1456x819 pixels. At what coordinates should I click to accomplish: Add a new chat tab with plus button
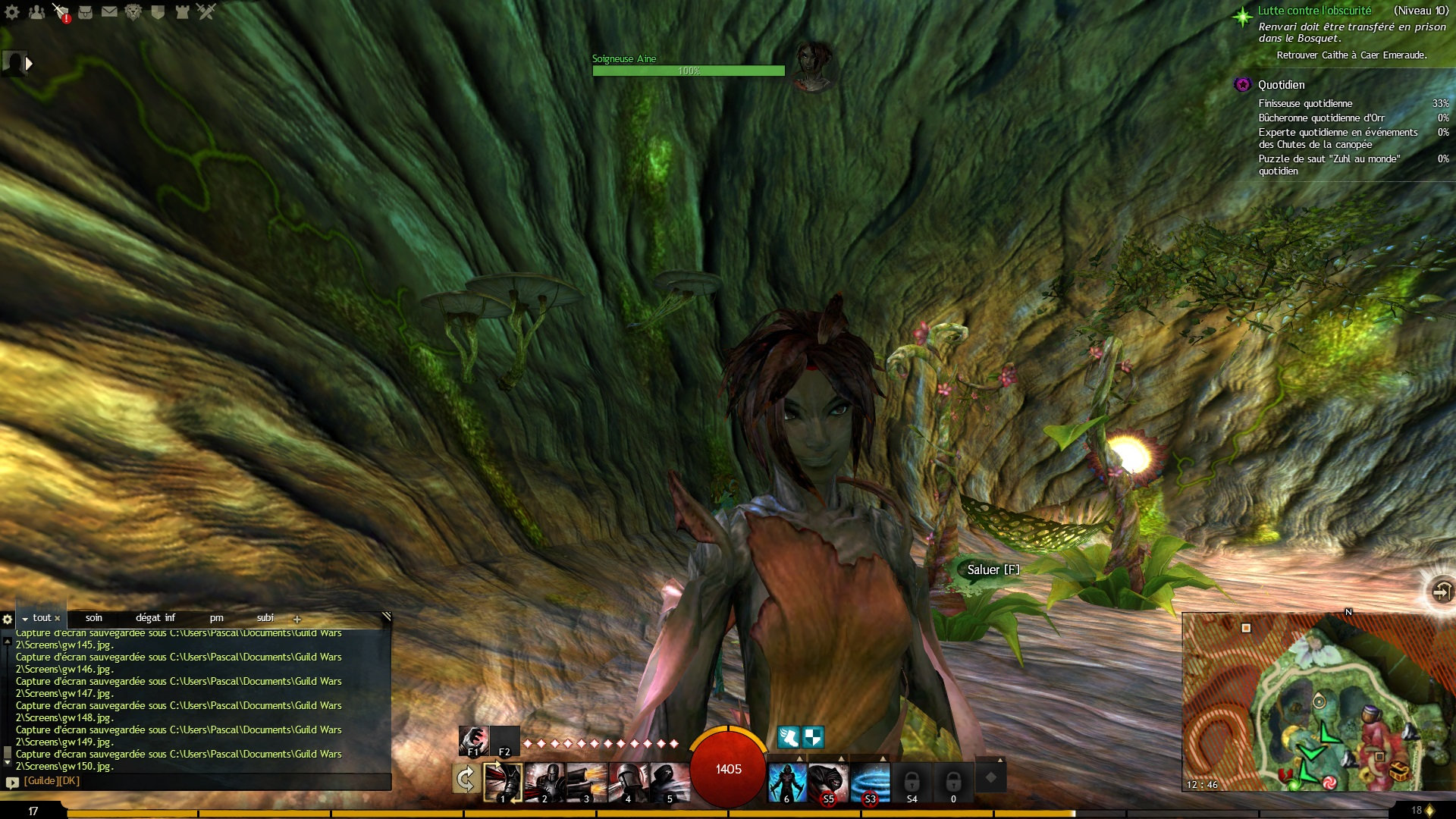pos(297,618)
